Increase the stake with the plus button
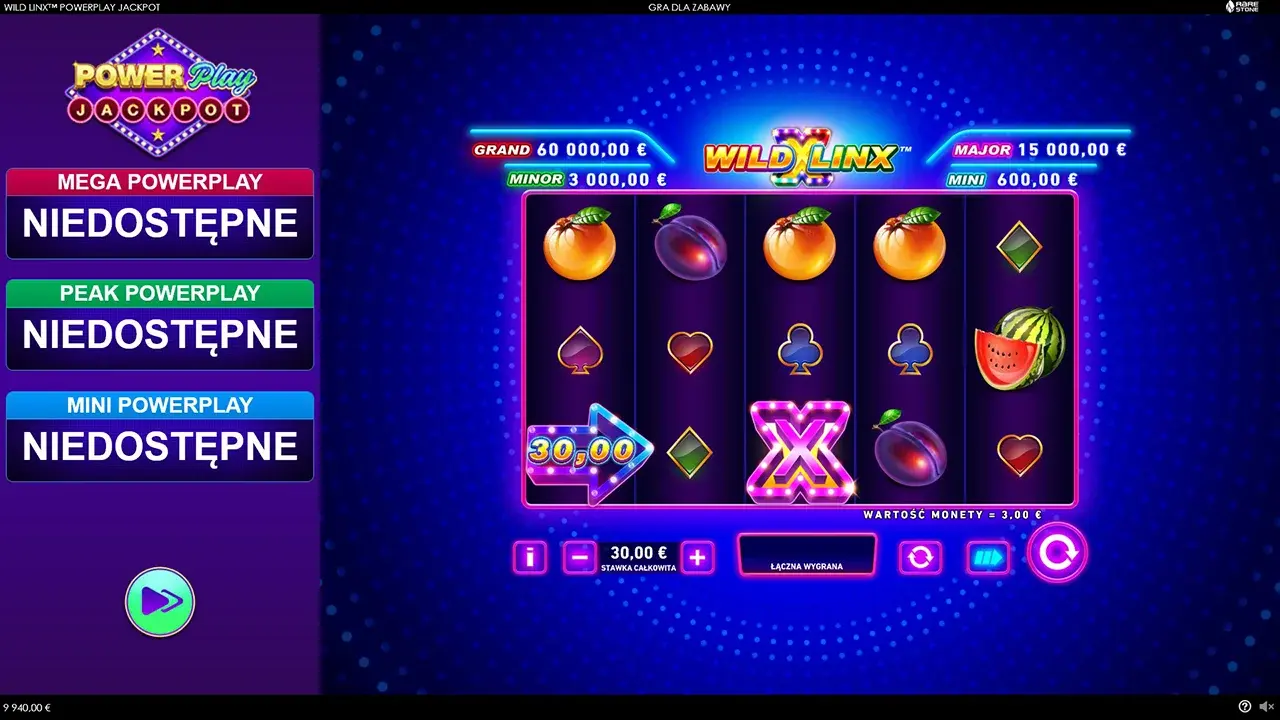1280x720 pixels. click(697, 557)
